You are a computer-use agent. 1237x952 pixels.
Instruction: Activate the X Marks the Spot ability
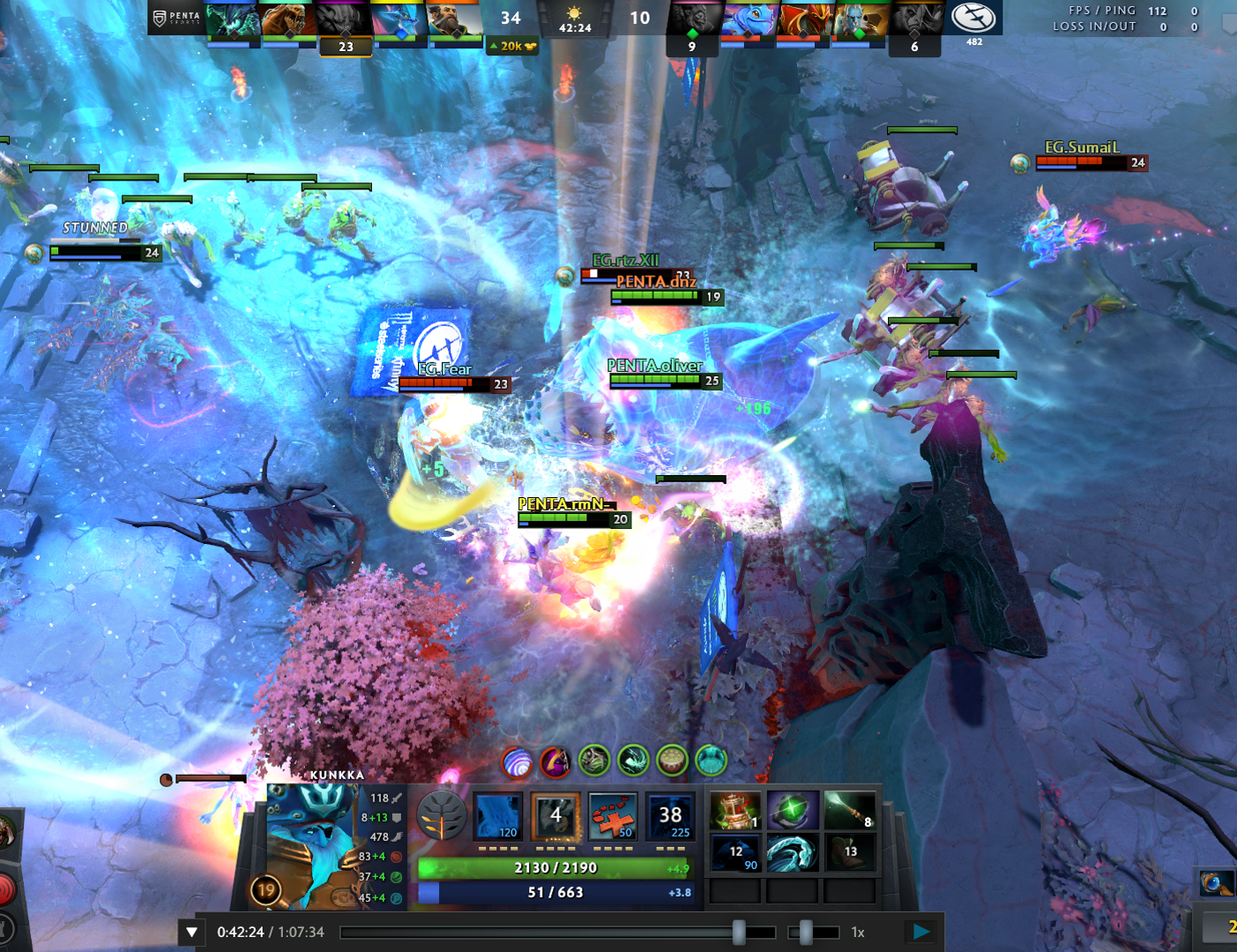point(613,816)
